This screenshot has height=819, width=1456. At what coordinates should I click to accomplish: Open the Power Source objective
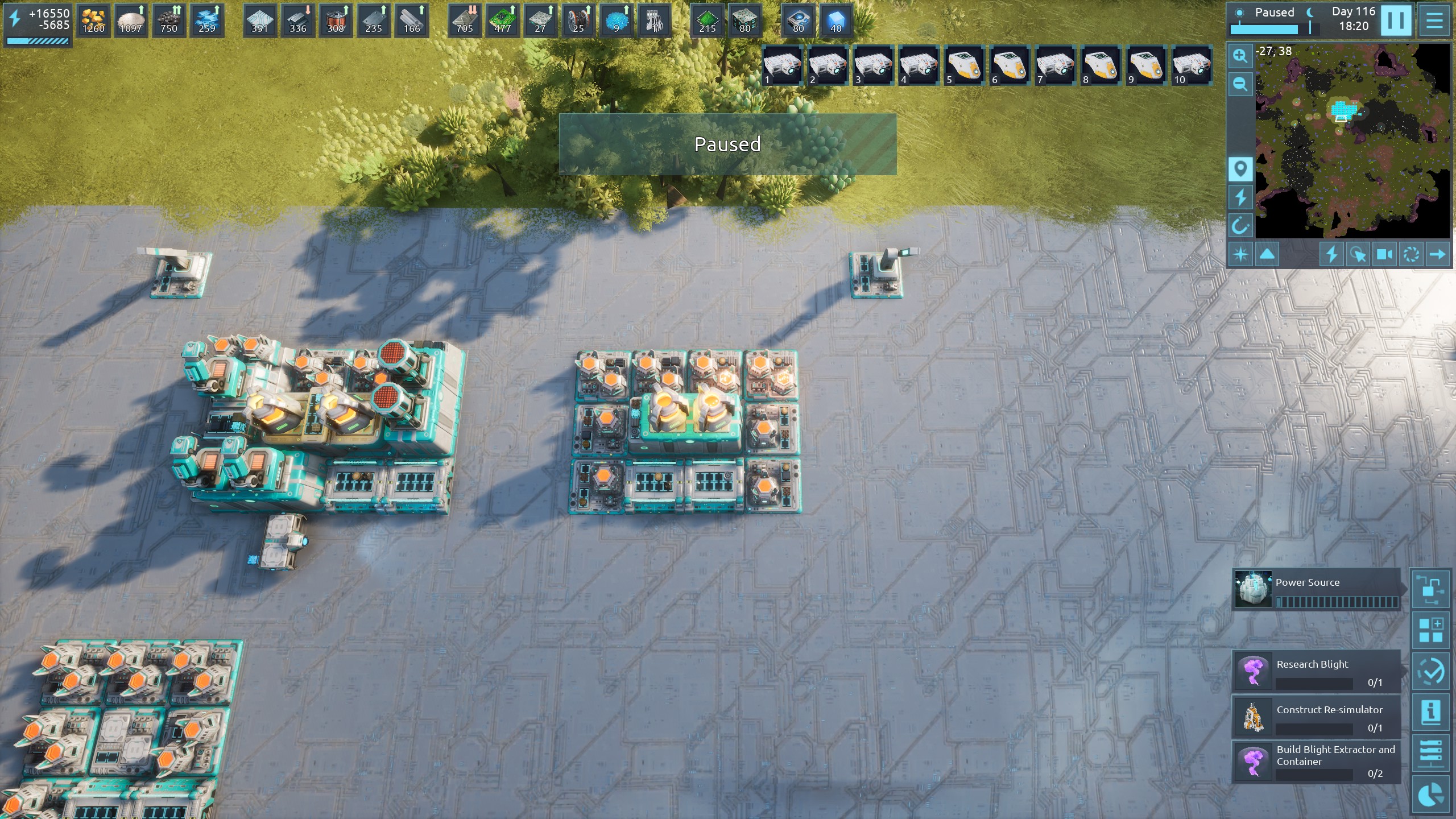[1316, 589]
